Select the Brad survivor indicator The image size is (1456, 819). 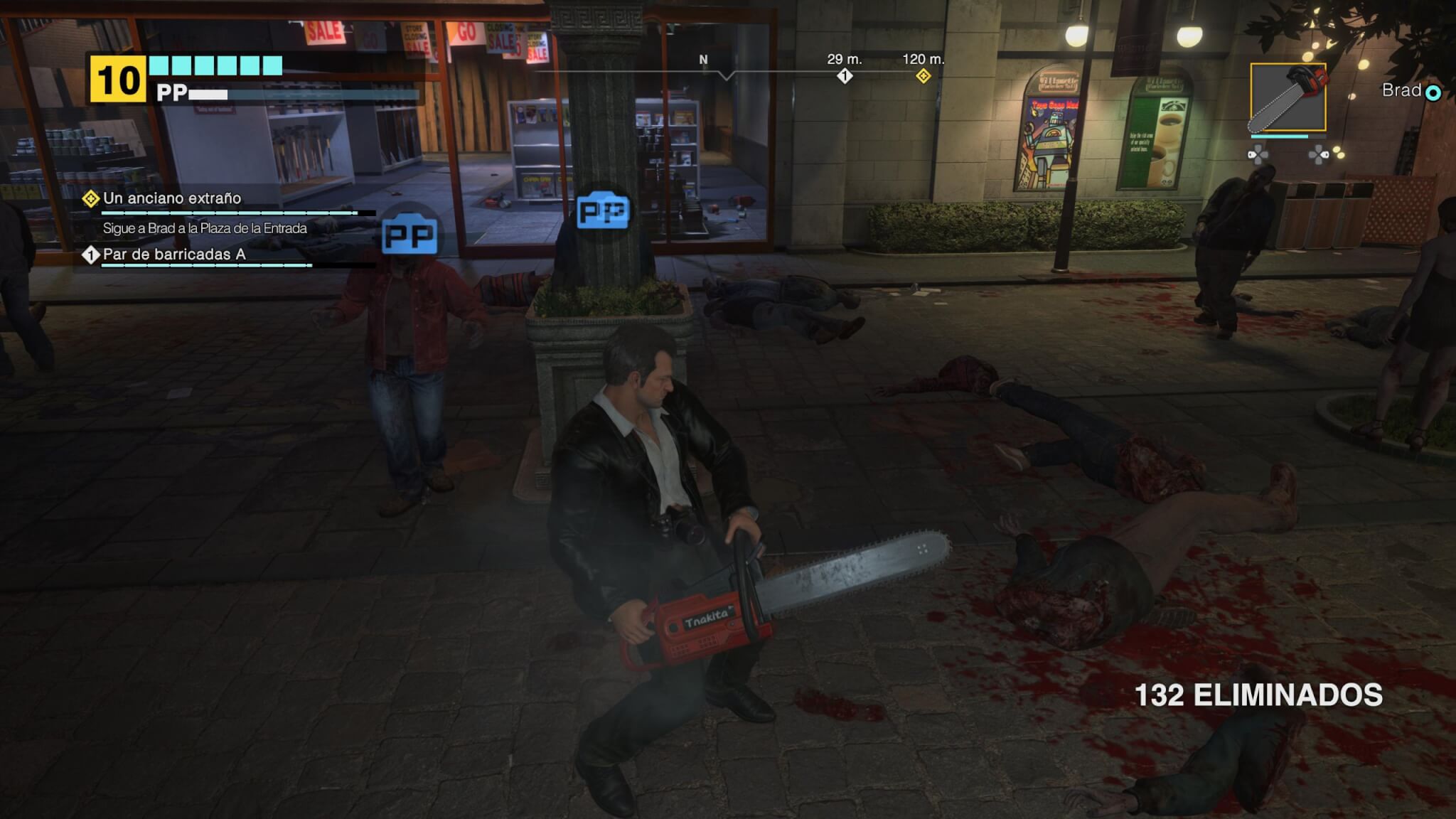coord(1411,91)
